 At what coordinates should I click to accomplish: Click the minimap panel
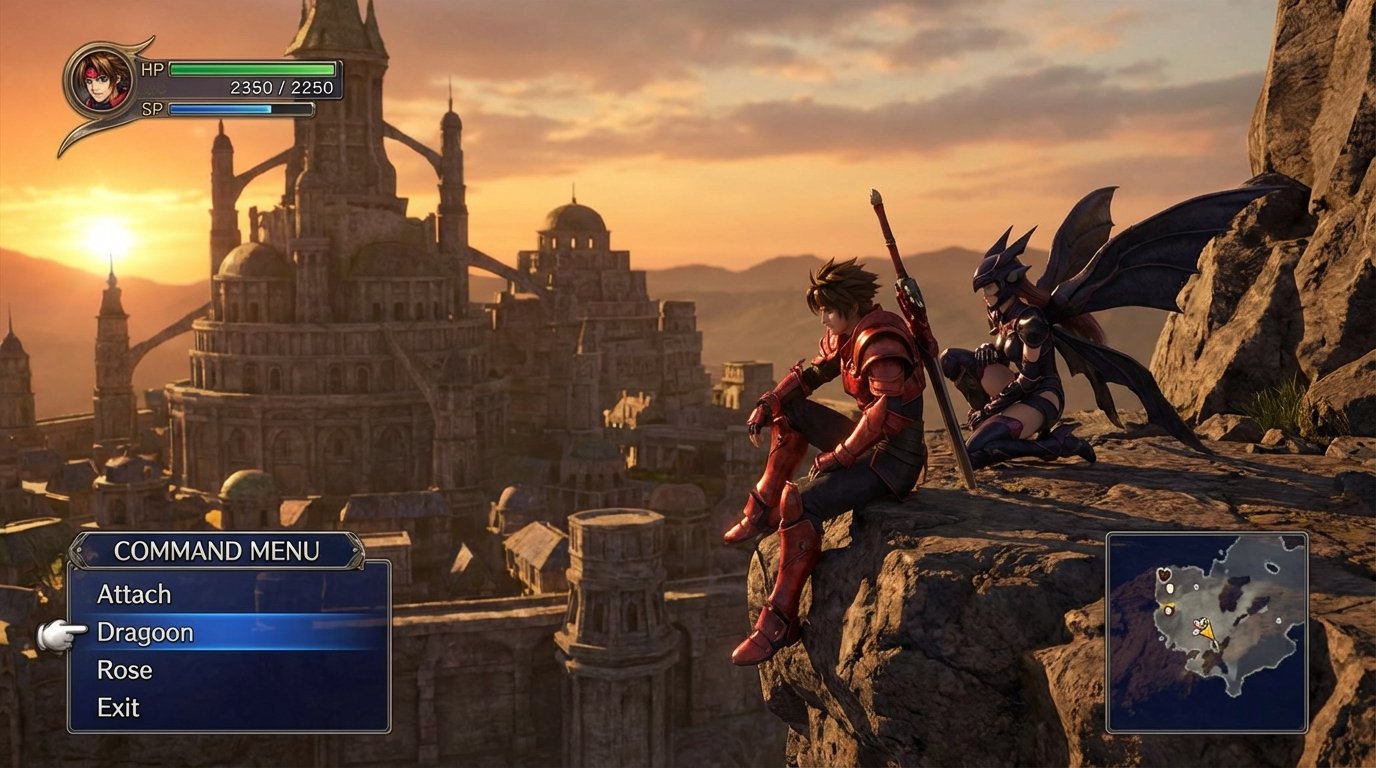1211,633
